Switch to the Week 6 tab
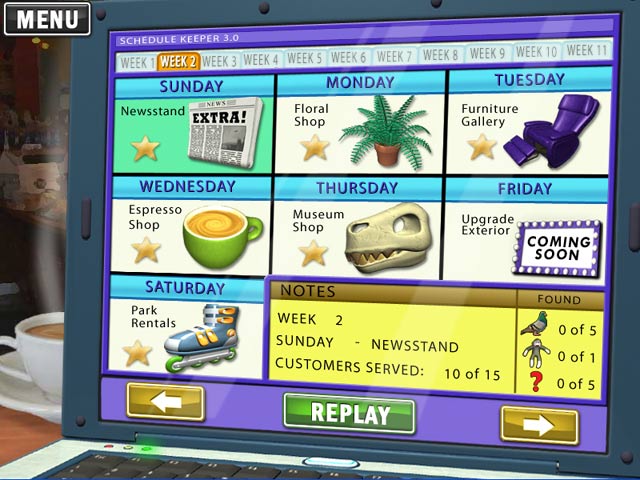This screenshot has width=640, height=480. click(349, 57)
